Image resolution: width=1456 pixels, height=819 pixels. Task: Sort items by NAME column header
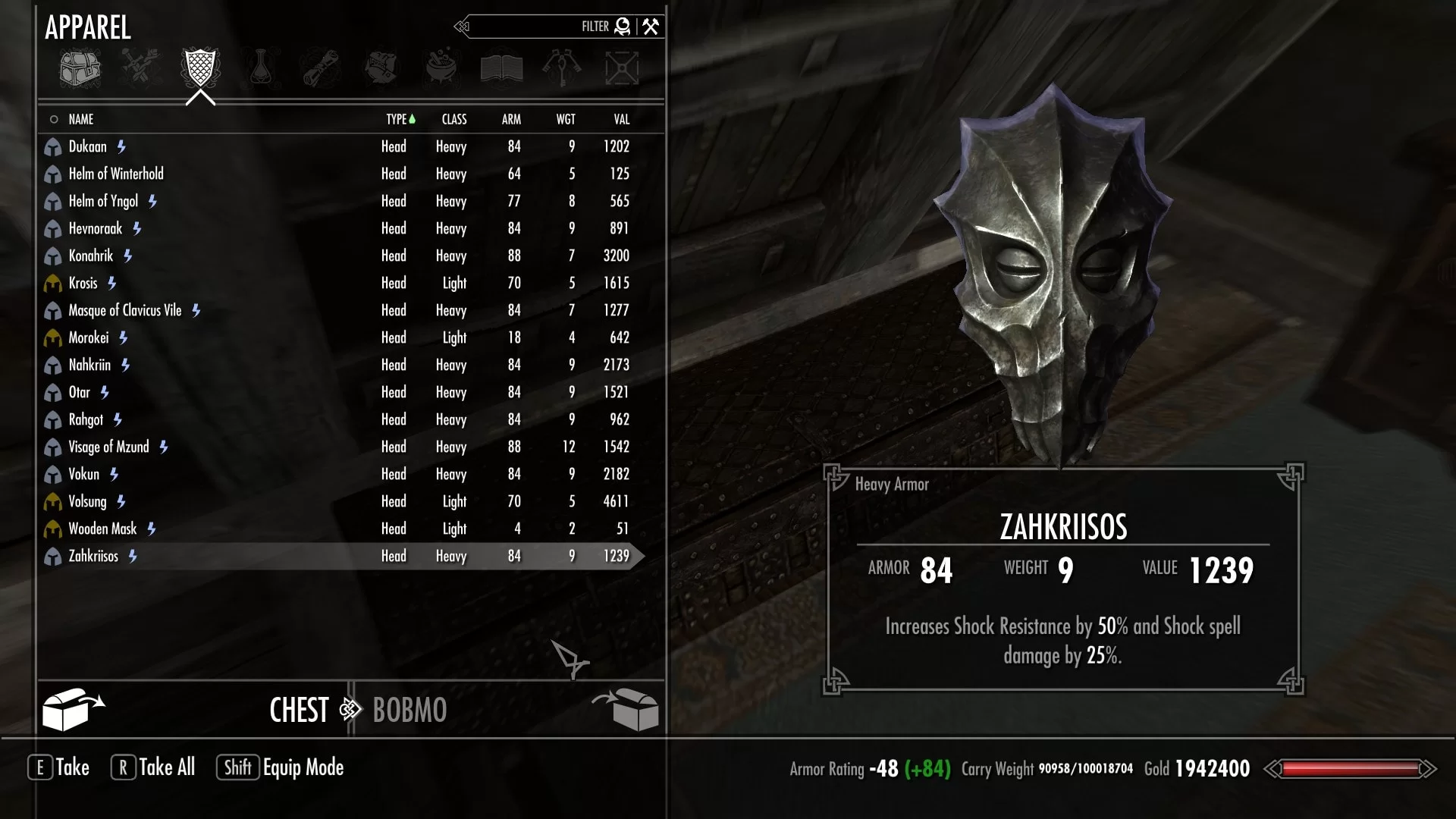pos(81,119)
